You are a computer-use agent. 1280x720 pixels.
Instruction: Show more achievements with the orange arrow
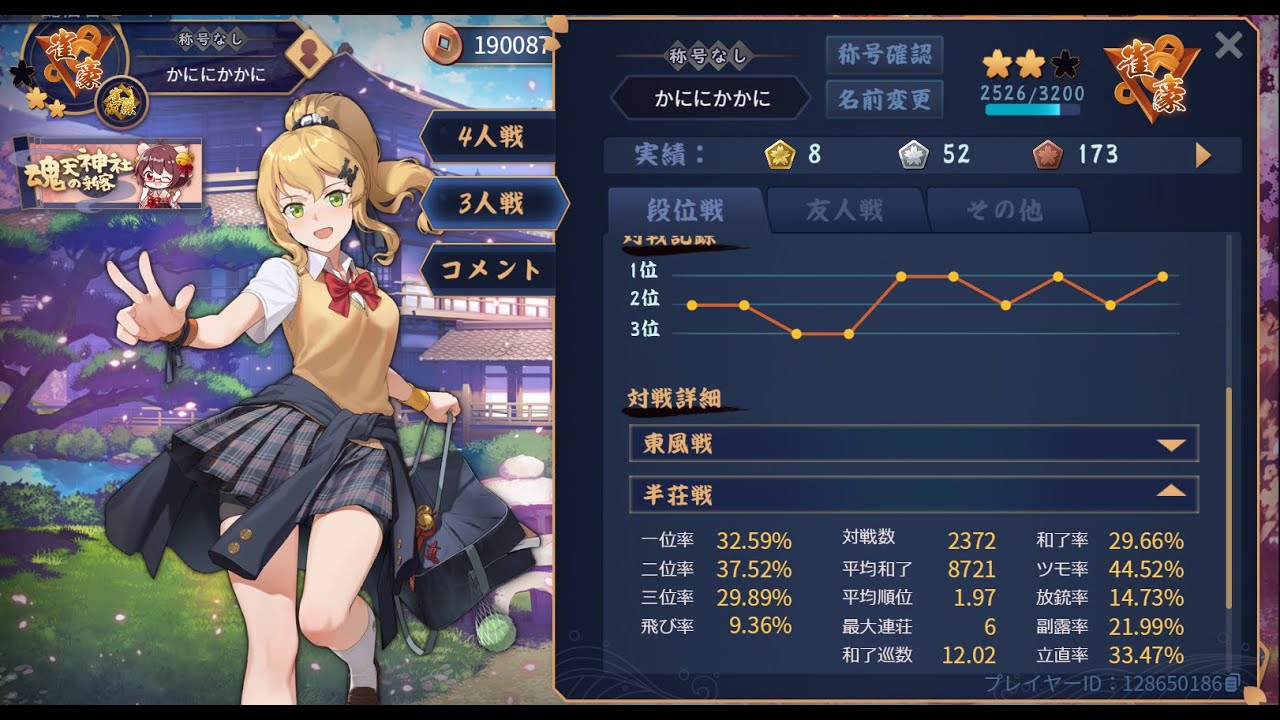point(1203,155)
